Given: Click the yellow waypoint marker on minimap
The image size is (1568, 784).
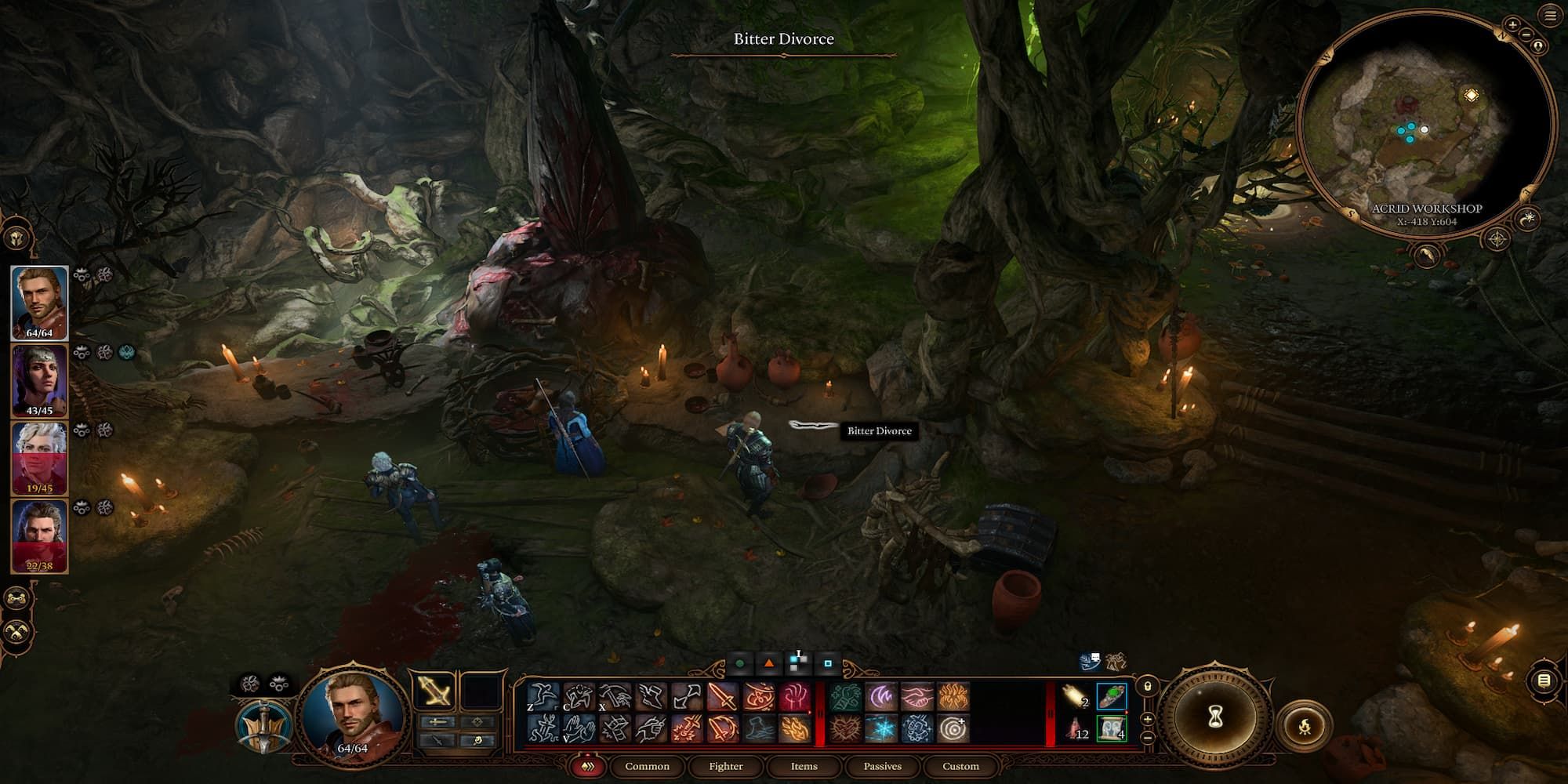Looking at the screenshot, I should click(1471, 96).
